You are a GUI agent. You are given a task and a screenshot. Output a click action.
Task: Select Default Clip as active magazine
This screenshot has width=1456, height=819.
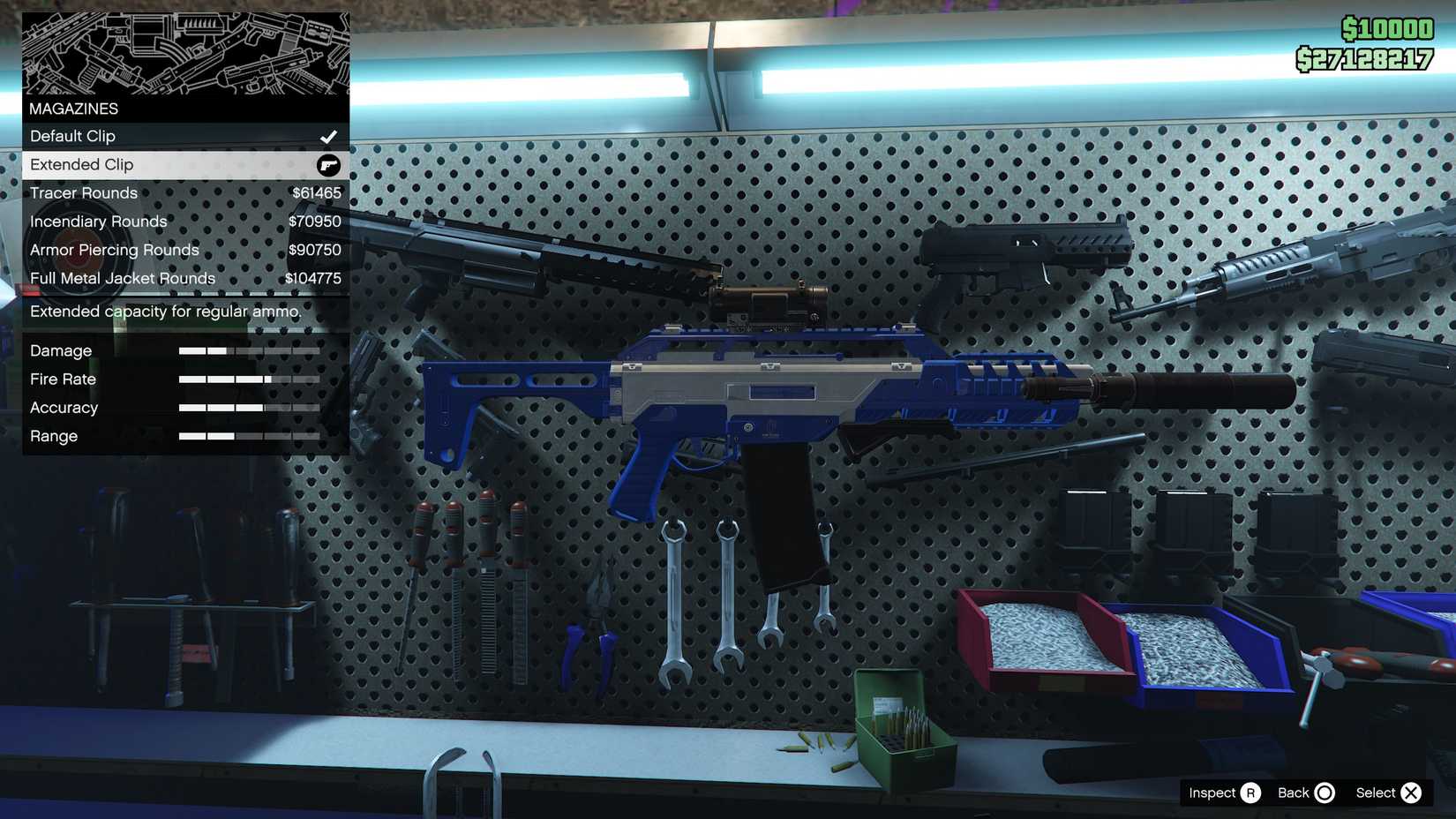coord(132,136)
